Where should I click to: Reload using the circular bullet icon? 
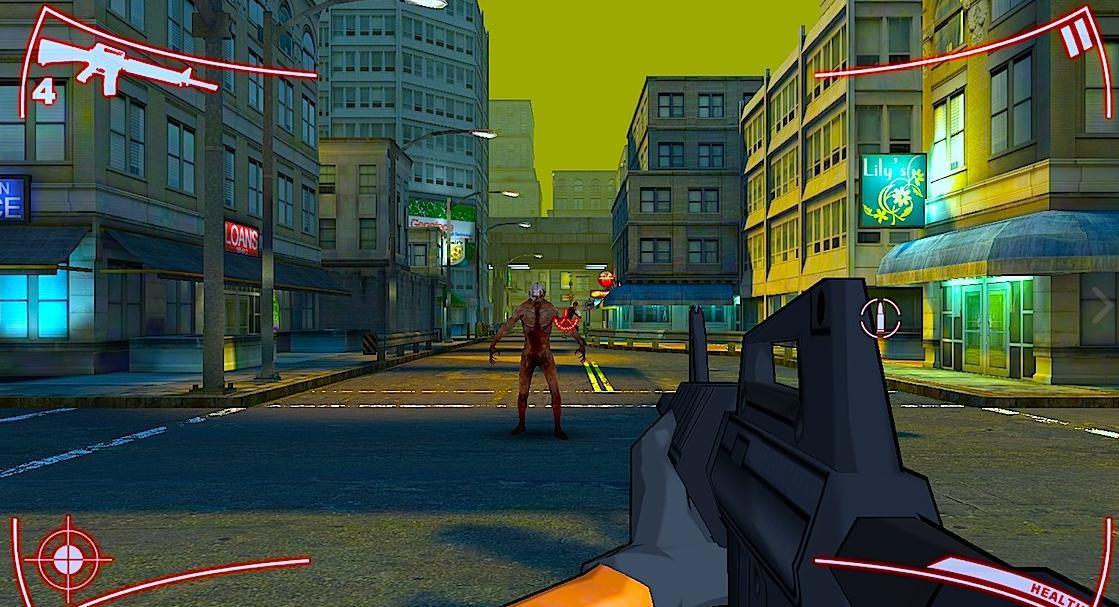coord(880,317)
